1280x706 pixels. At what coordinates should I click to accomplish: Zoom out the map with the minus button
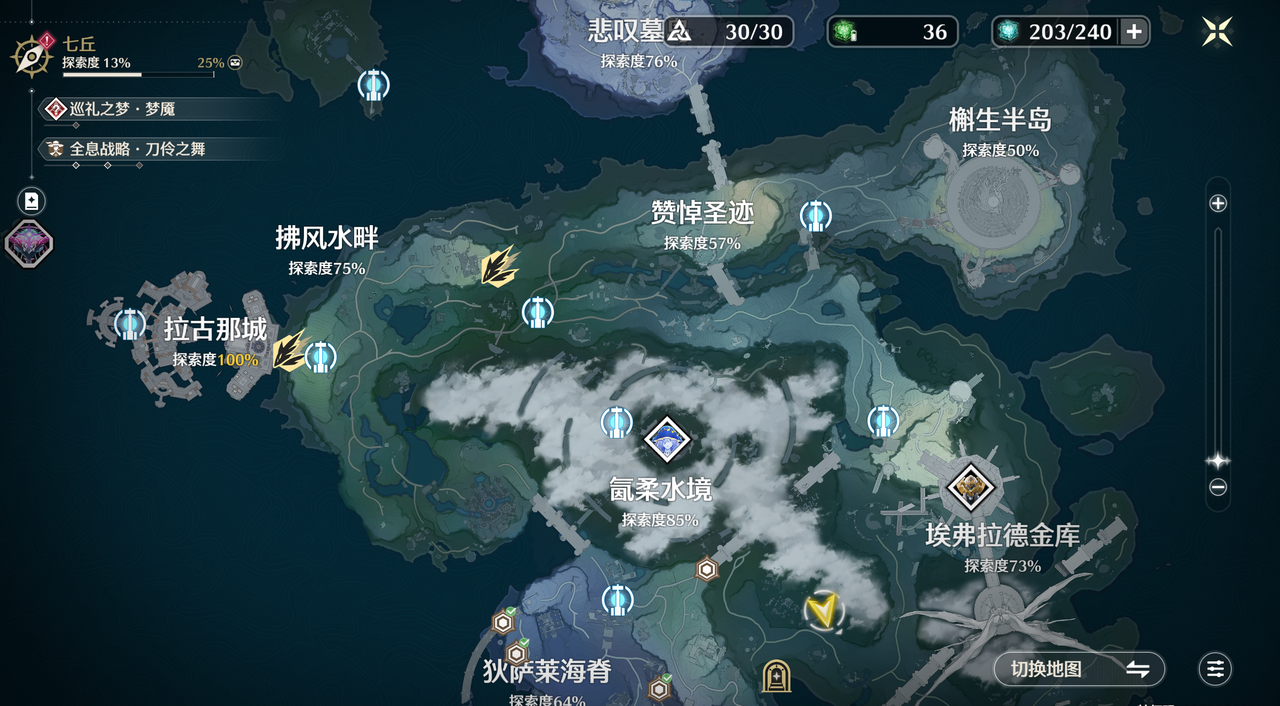pos(1218,488)
